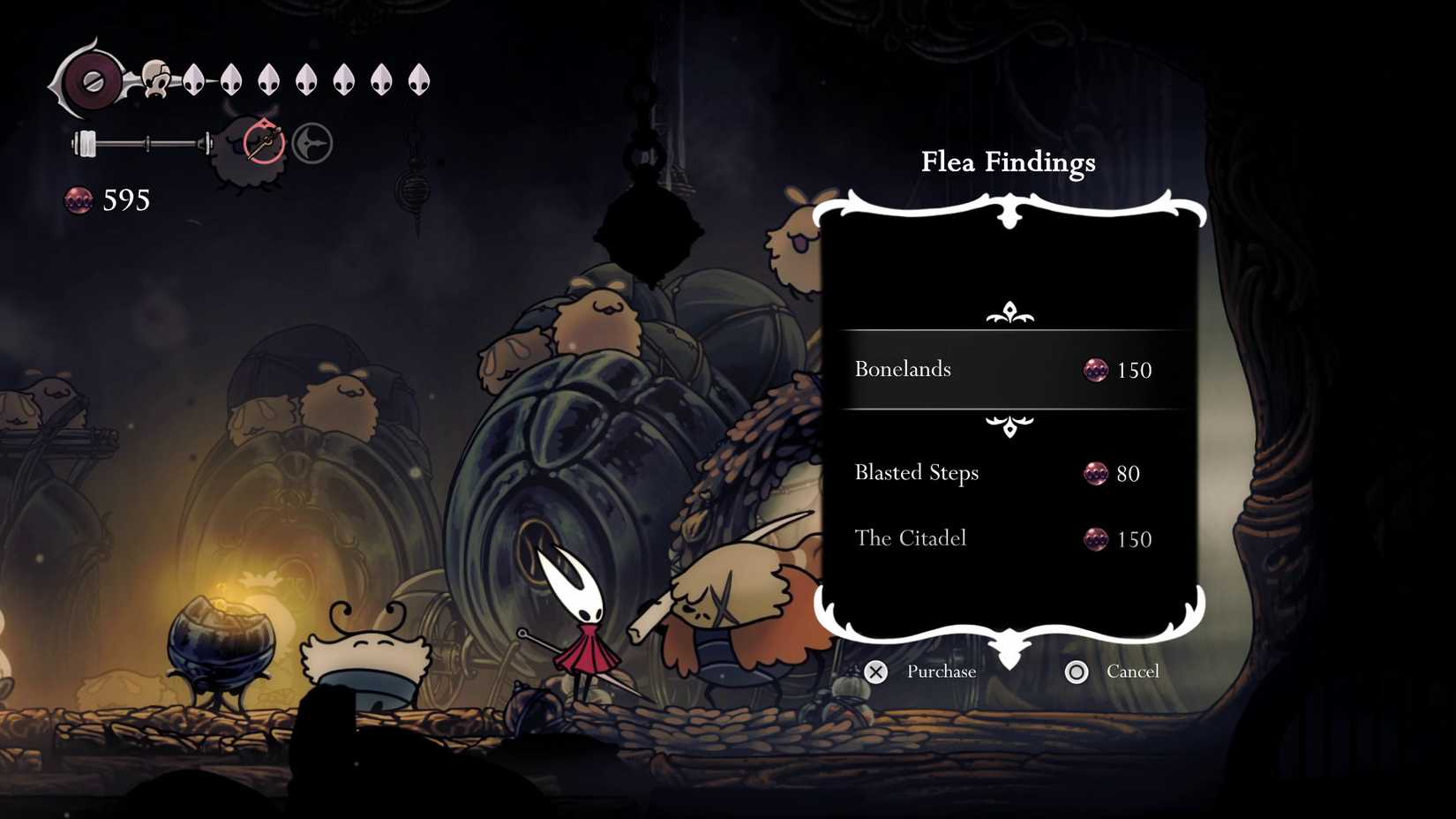
Task: Click the rosary icon beside The Citadel
Action: pos(1097,540)
